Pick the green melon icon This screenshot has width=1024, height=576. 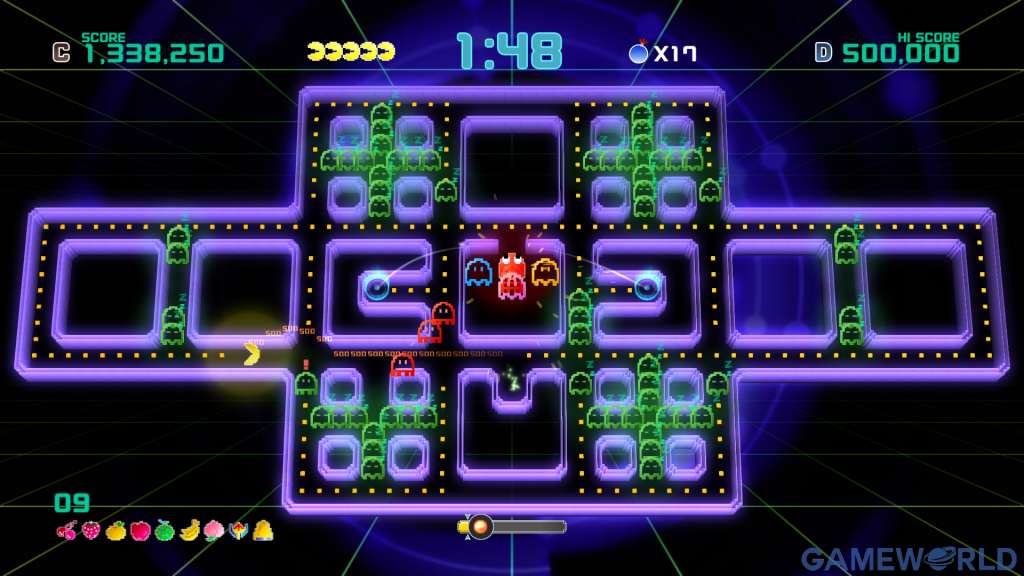point(164,531)
